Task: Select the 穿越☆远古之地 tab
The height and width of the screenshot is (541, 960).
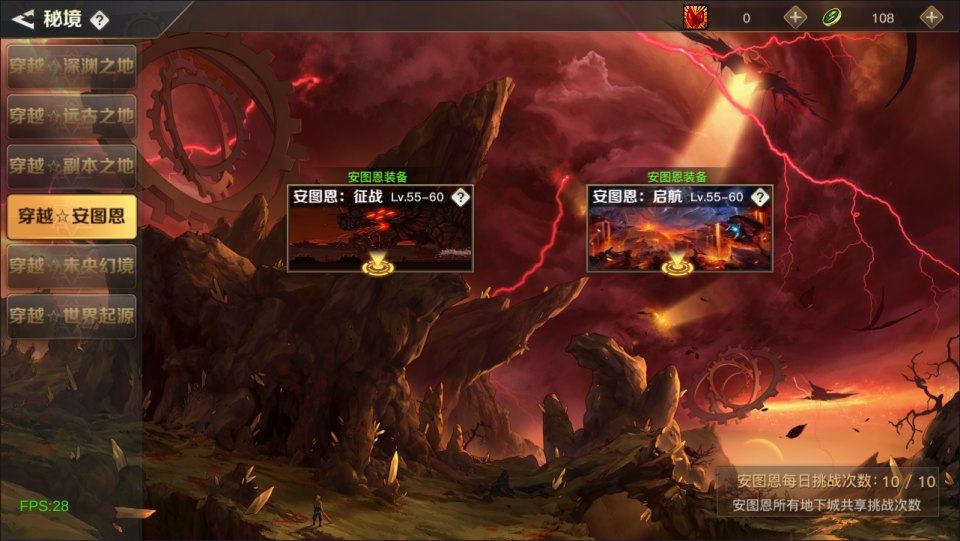Action: click(x=71, y=116)
